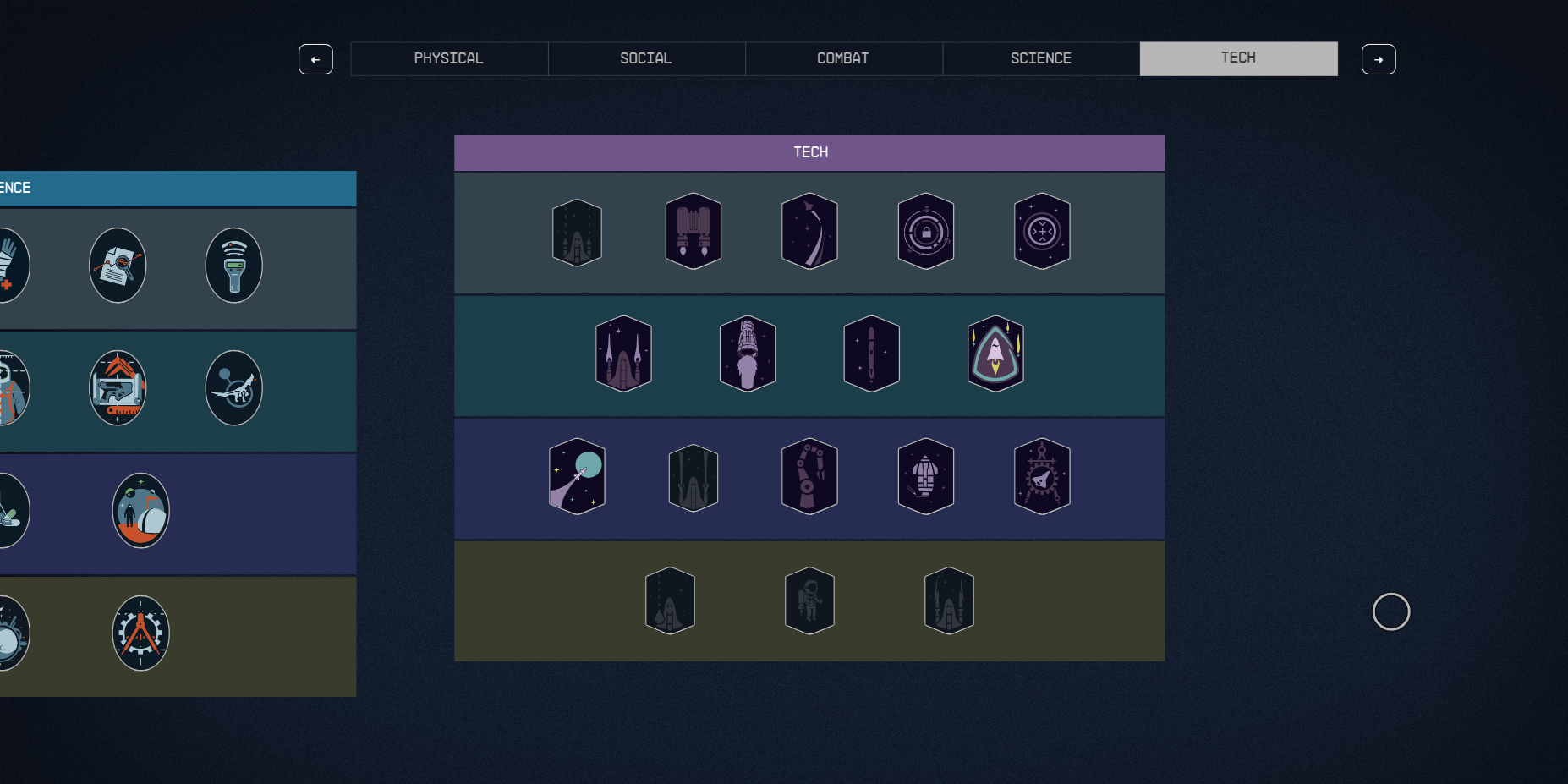Select the jetpack Boost Pack Training skill
This screenshot has width=1568, height=784.
693,231
